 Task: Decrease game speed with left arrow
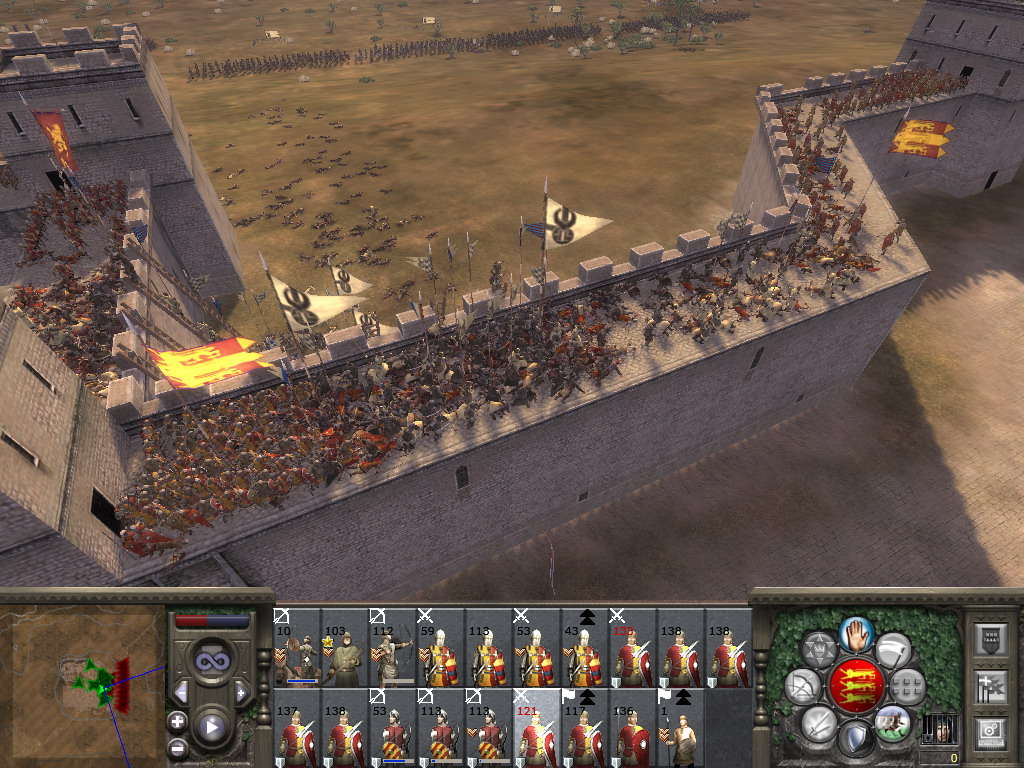[x=181, y=692]
